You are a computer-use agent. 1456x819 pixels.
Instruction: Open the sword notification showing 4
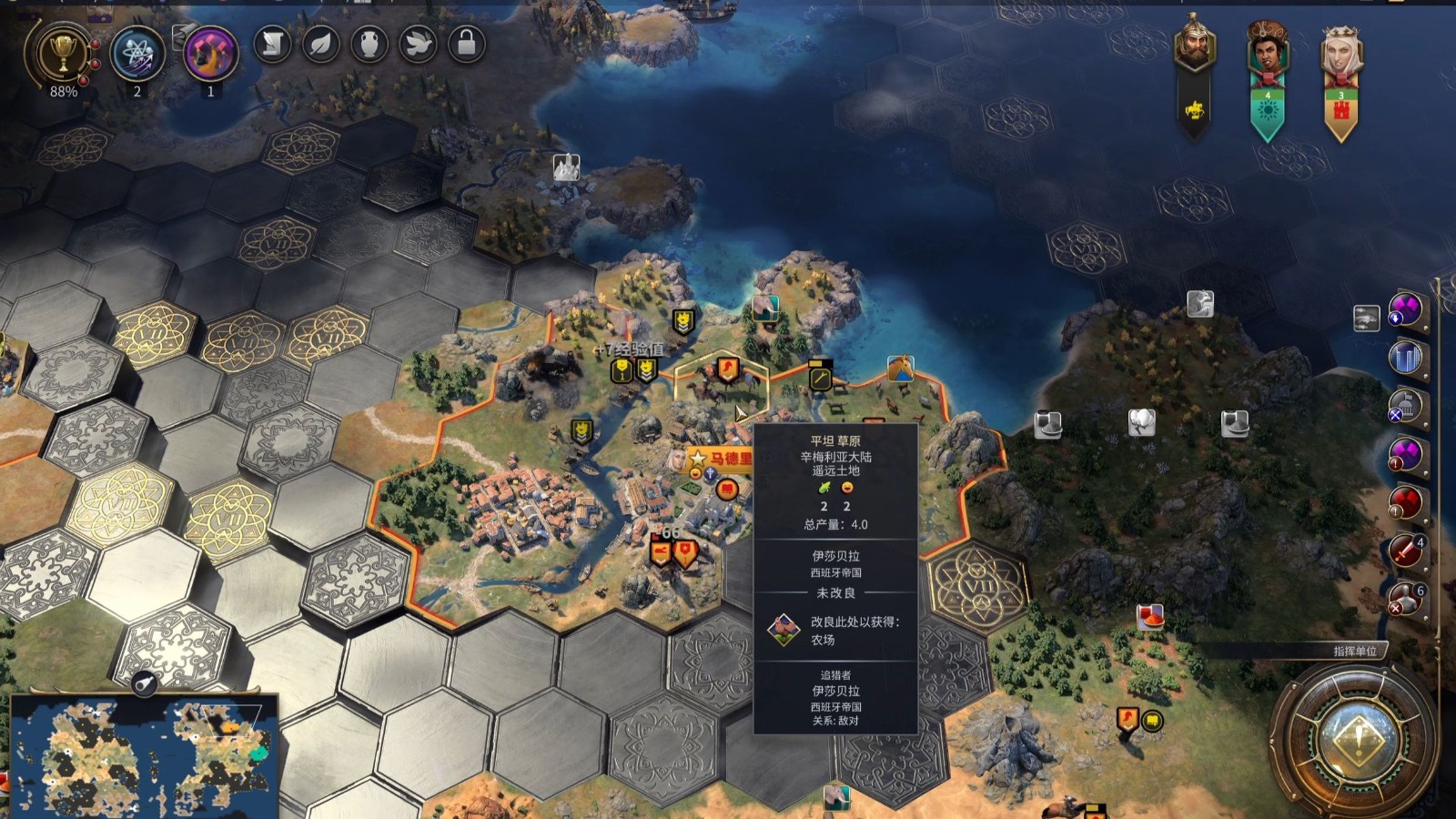(x=1406, y=551)
